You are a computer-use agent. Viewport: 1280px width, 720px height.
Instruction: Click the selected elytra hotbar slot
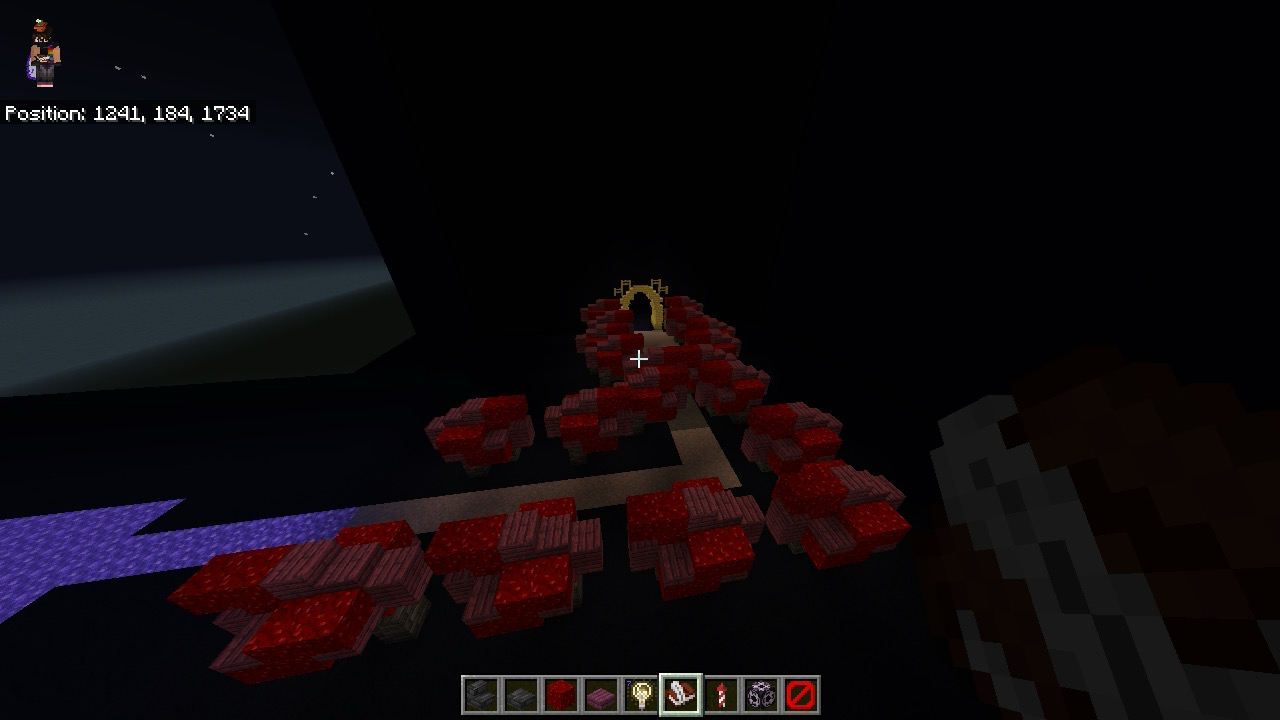click(x=681, y=695)
